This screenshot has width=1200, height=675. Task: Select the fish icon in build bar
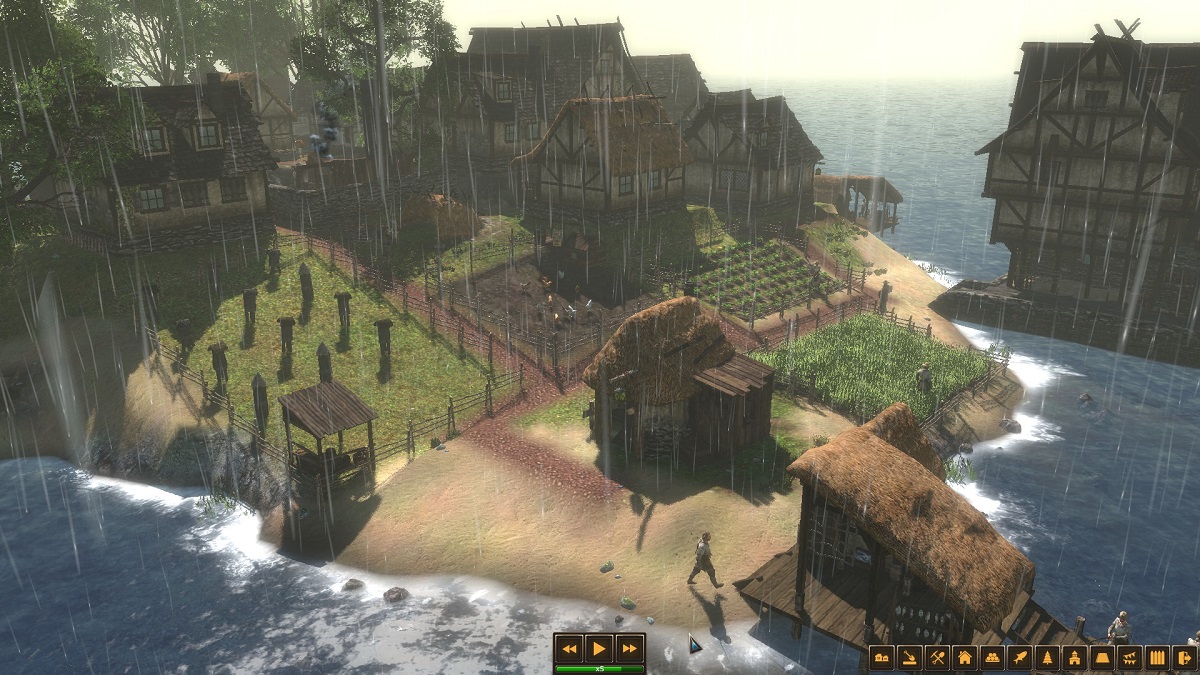(1019, 658)
